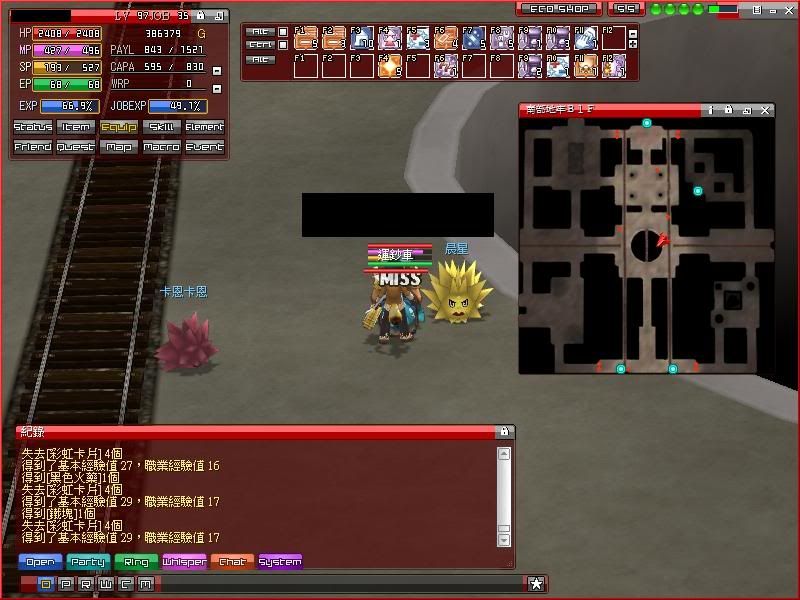Open the Event window

(205, 147)
